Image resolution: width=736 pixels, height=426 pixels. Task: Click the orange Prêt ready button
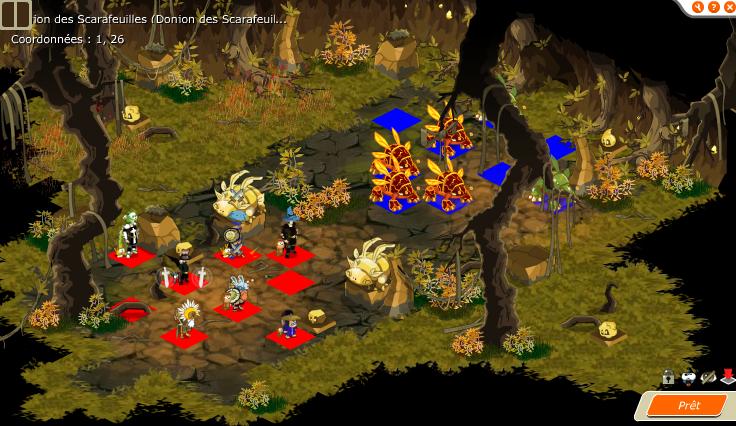688,405
